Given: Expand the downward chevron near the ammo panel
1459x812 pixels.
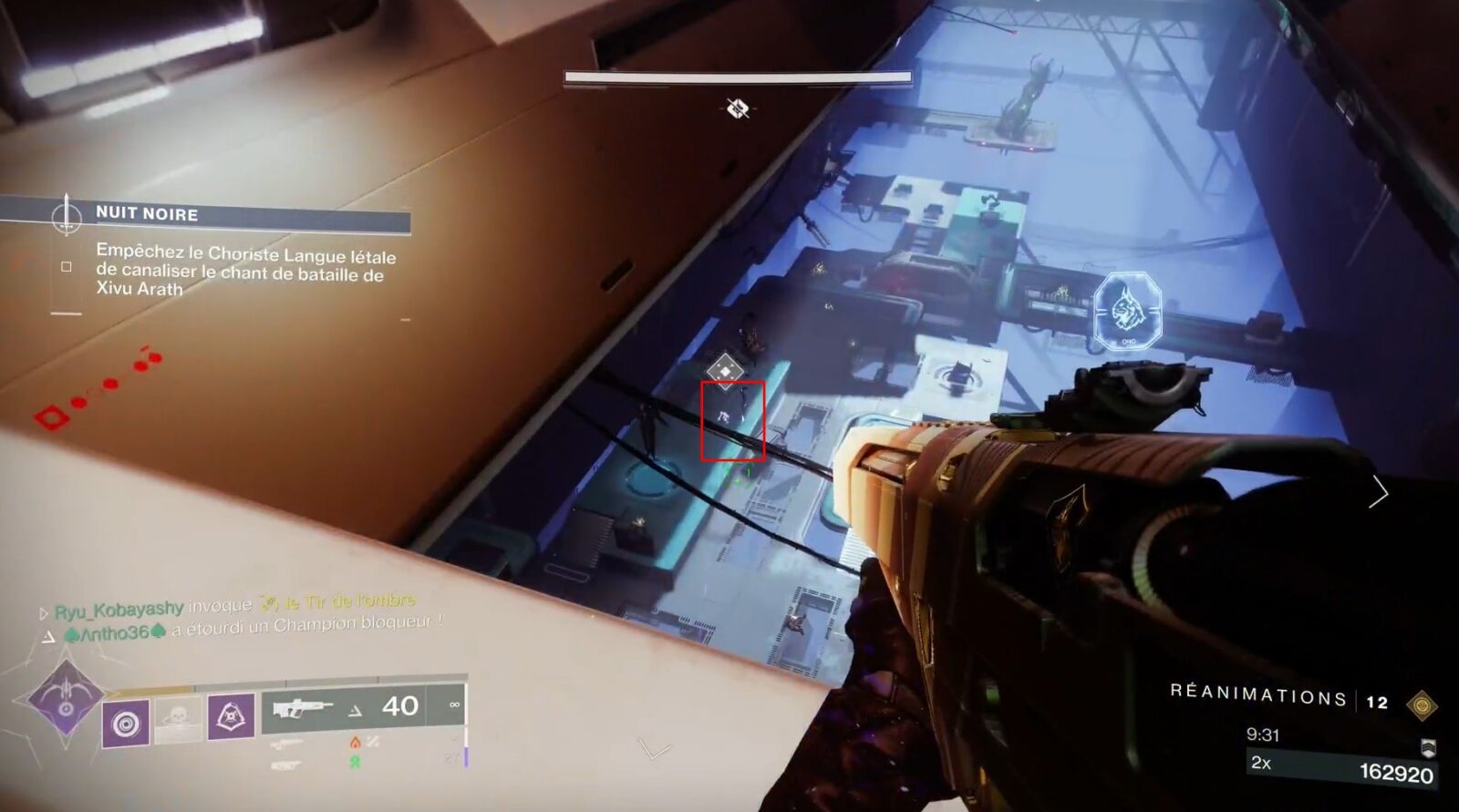Looking at the screenshot, I should tap(654, 750).
